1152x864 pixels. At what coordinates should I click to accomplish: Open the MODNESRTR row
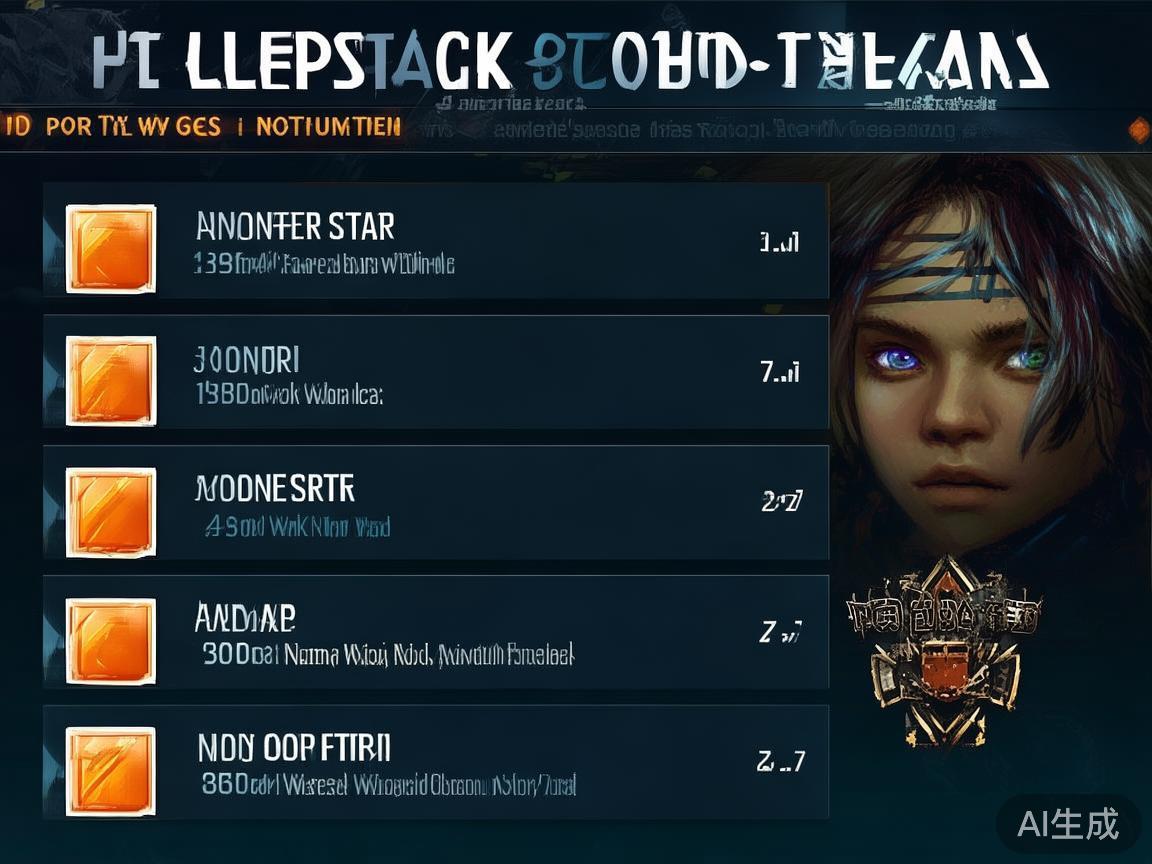[x=436, y=503]
